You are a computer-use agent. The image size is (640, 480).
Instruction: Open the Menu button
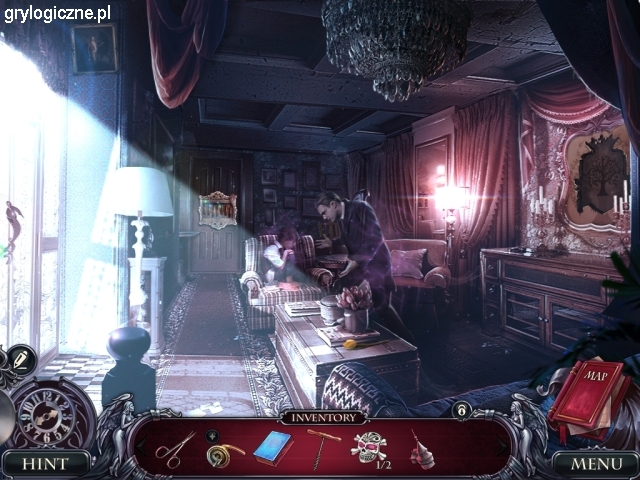pos(595,464)
